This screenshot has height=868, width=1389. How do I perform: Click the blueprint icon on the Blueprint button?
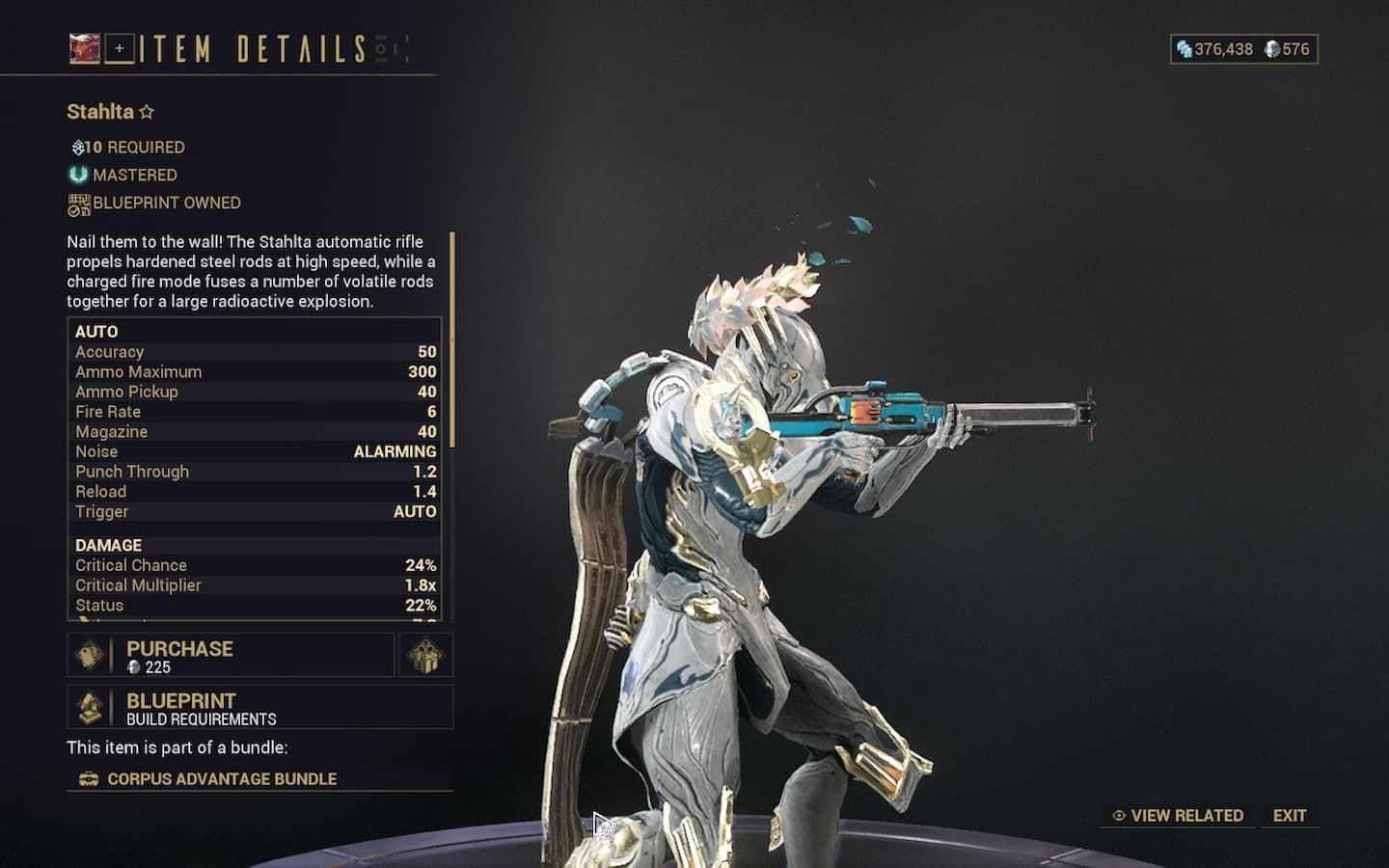[93, 707]
